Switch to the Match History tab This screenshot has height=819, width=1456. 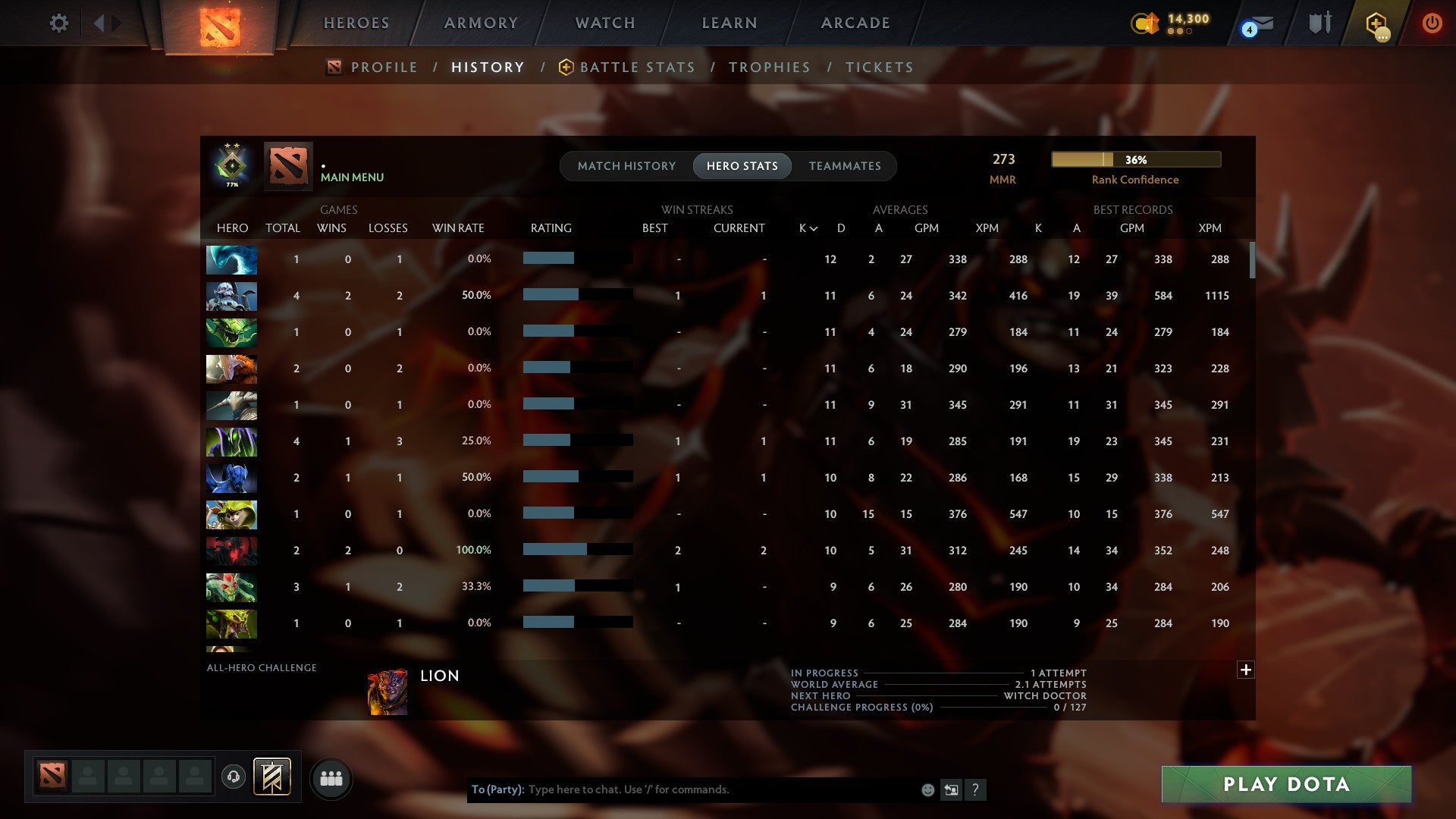(x=626, y=166)
